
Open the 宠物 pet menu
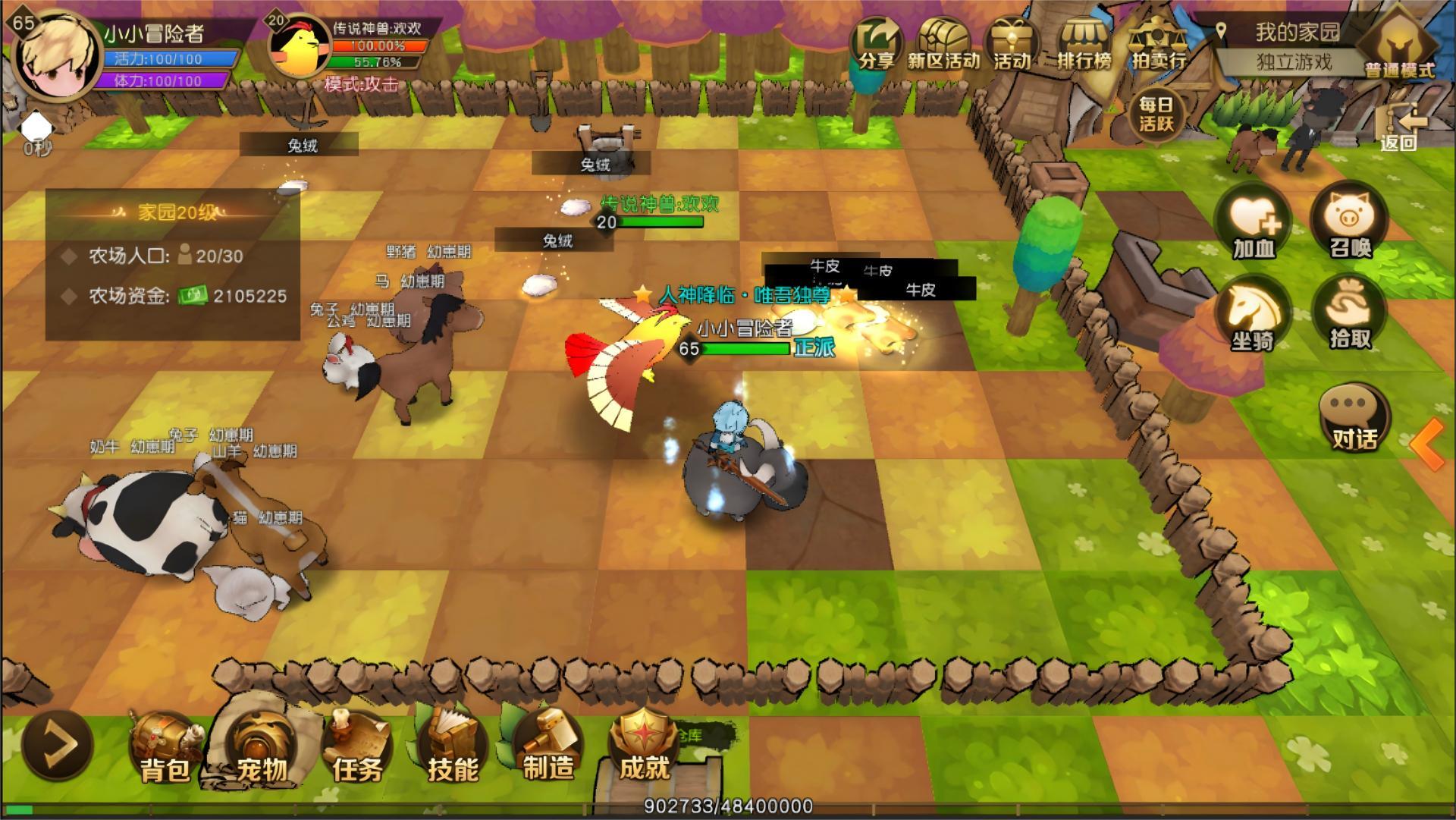(x=260, y=747)
